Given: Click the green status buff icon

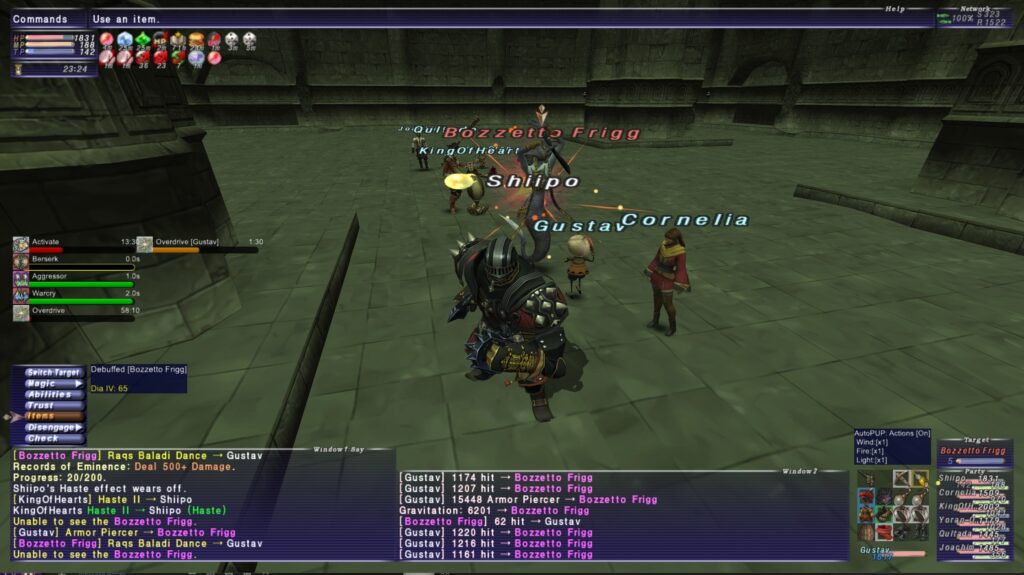Looking at the screenshot, I should click(x=142, y=40).
